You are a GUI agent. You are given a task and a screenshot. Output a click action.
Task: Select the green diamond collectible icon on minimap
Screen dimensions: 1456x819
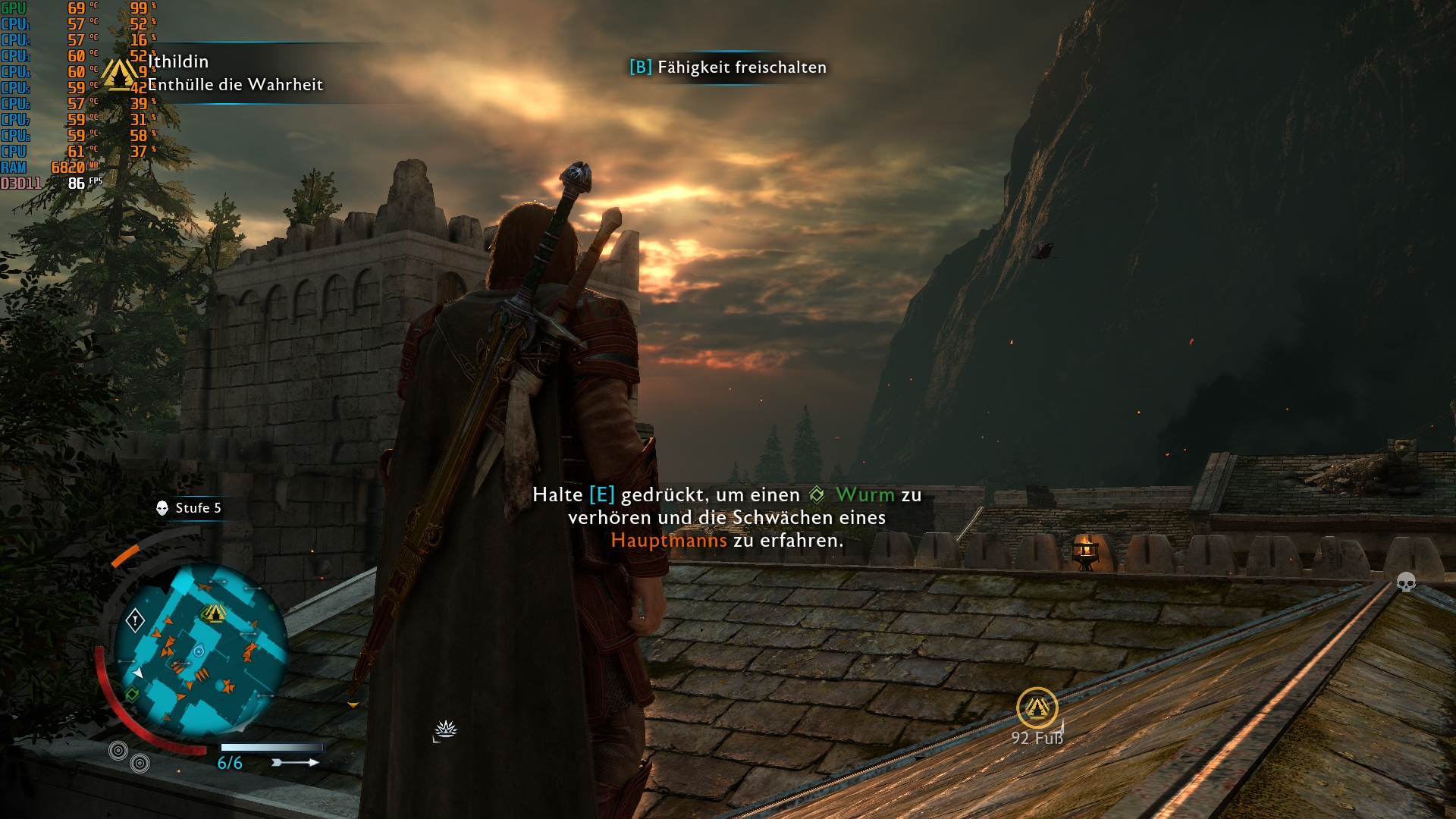coord(132,693)
